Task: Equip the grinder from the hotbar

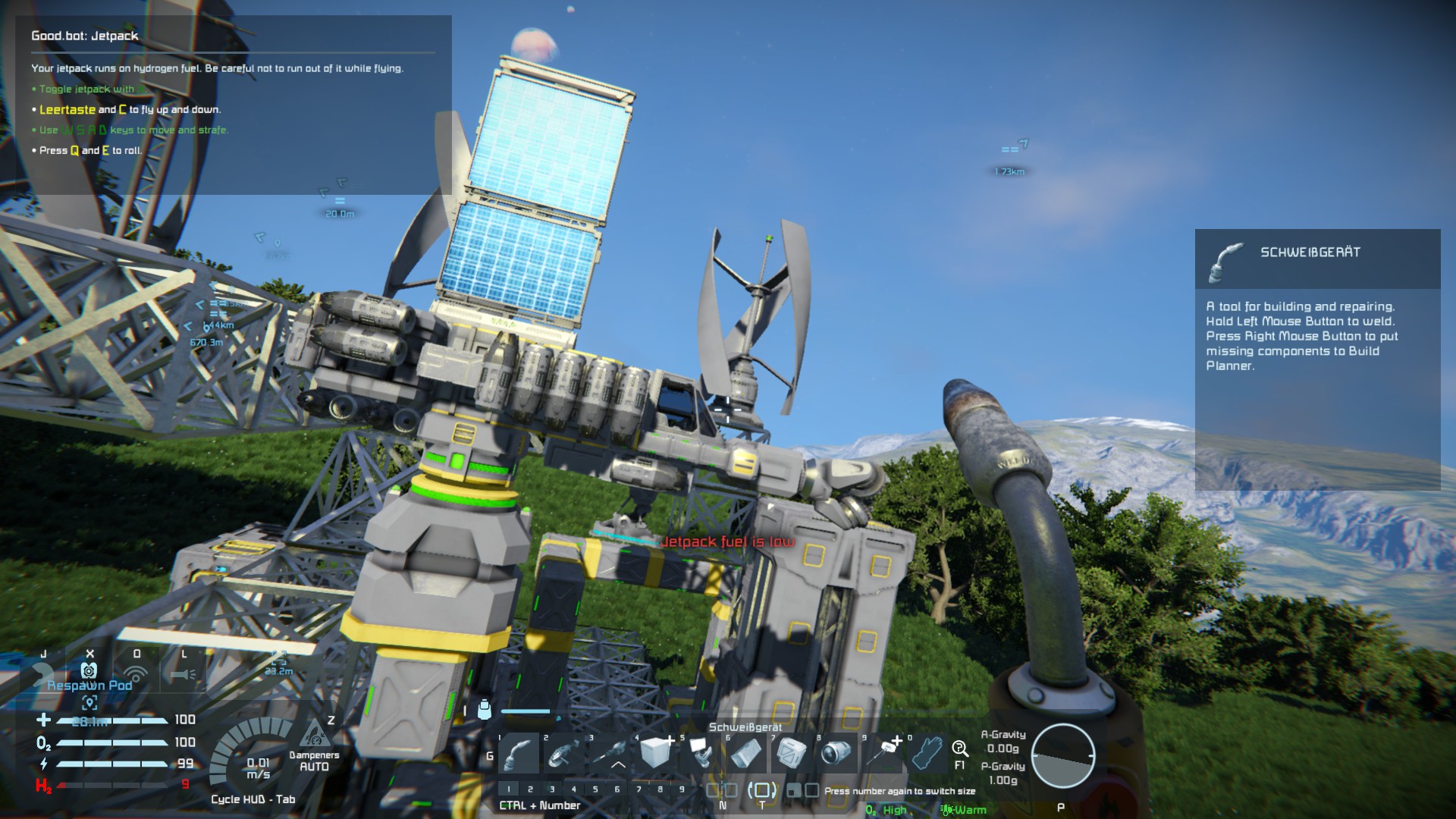Action: (565, 753)
